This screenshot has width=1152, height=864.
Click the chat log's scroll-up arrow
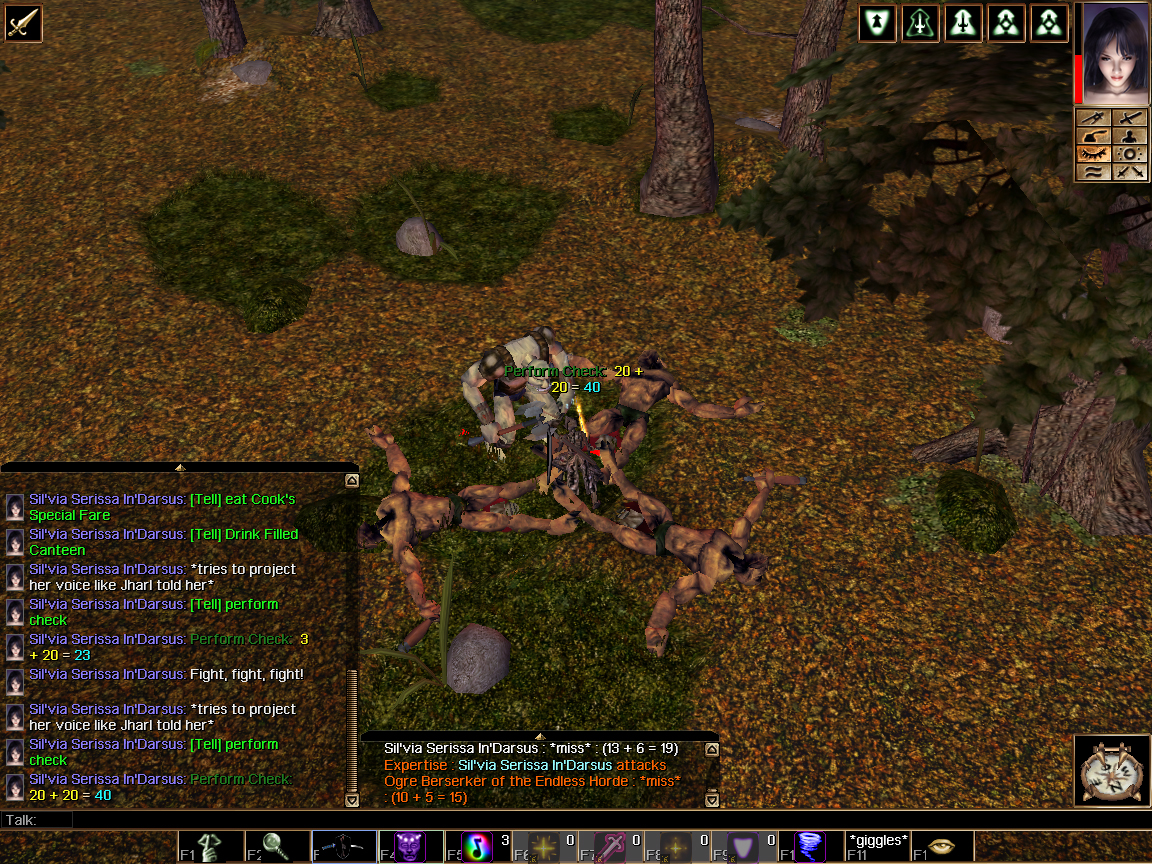click(x=351, y=481)
